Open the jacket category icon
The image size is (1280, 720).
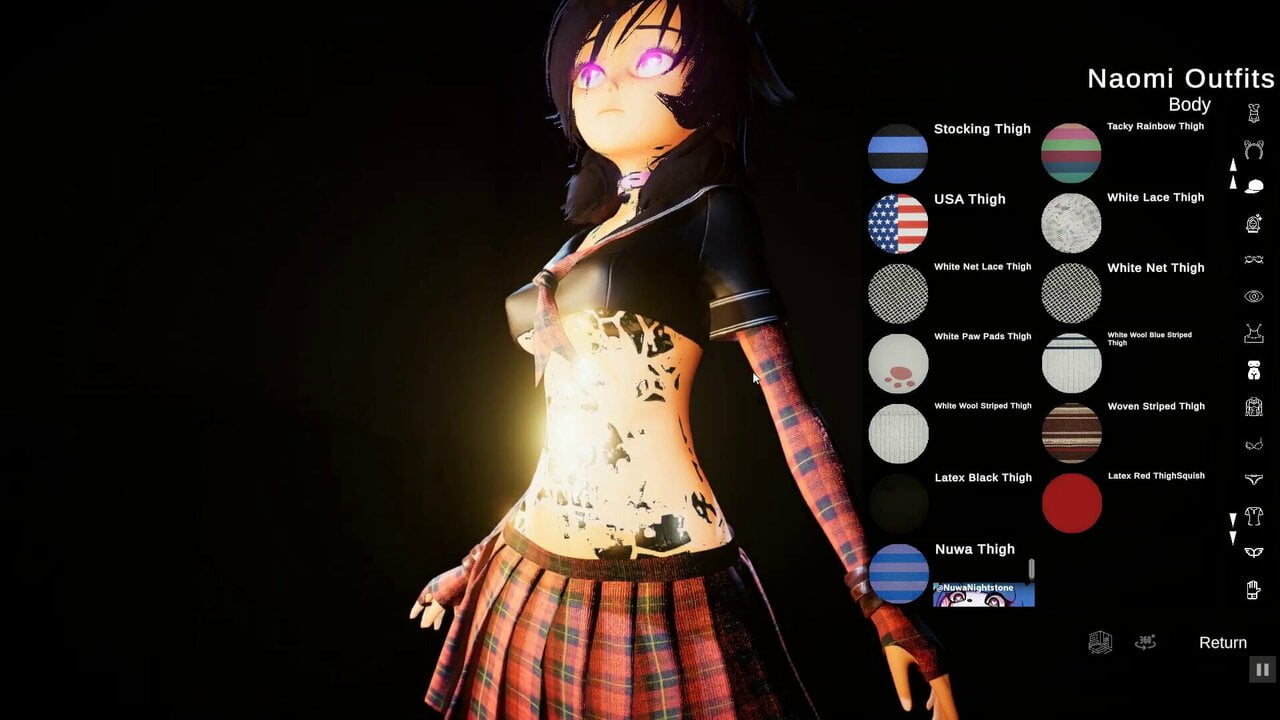(x=1253, y=407)
